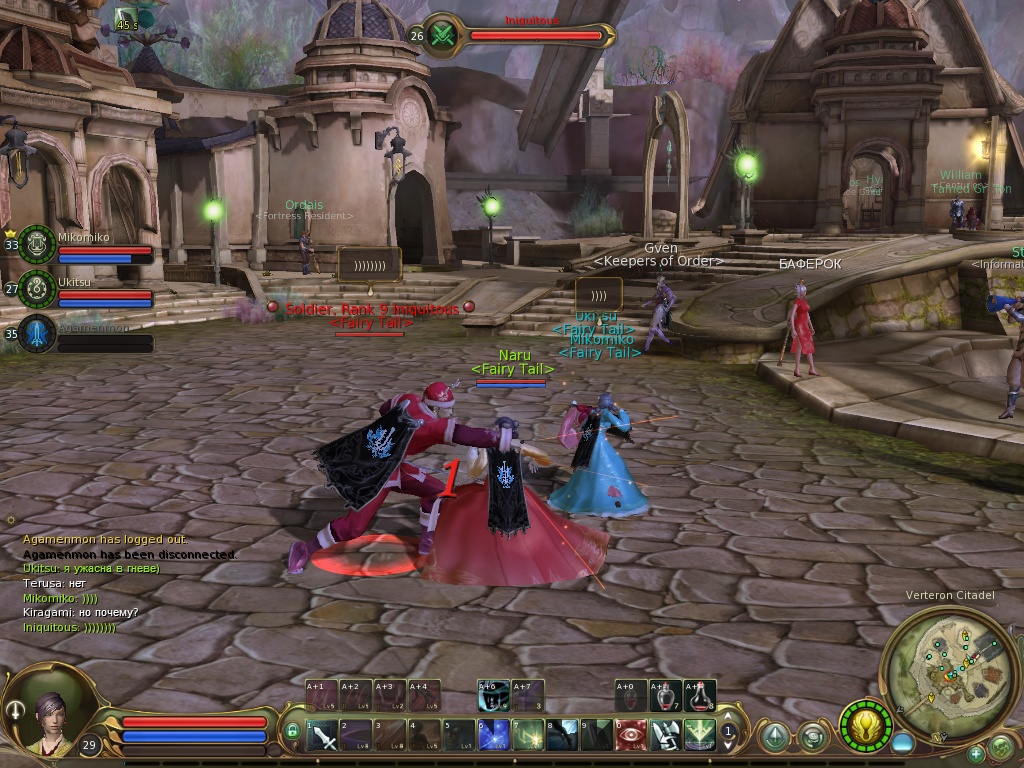
Task: Click the green plus button under the minimap
Action: pos(976,753)
